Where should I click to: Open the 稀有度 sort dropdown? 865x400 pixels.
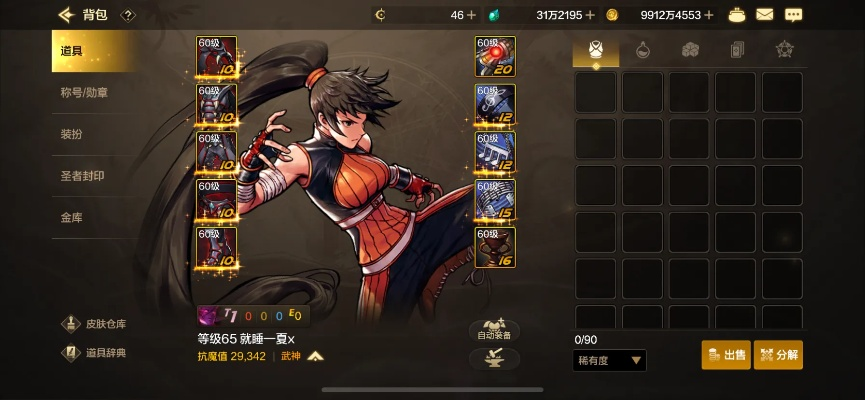[610, 360]
